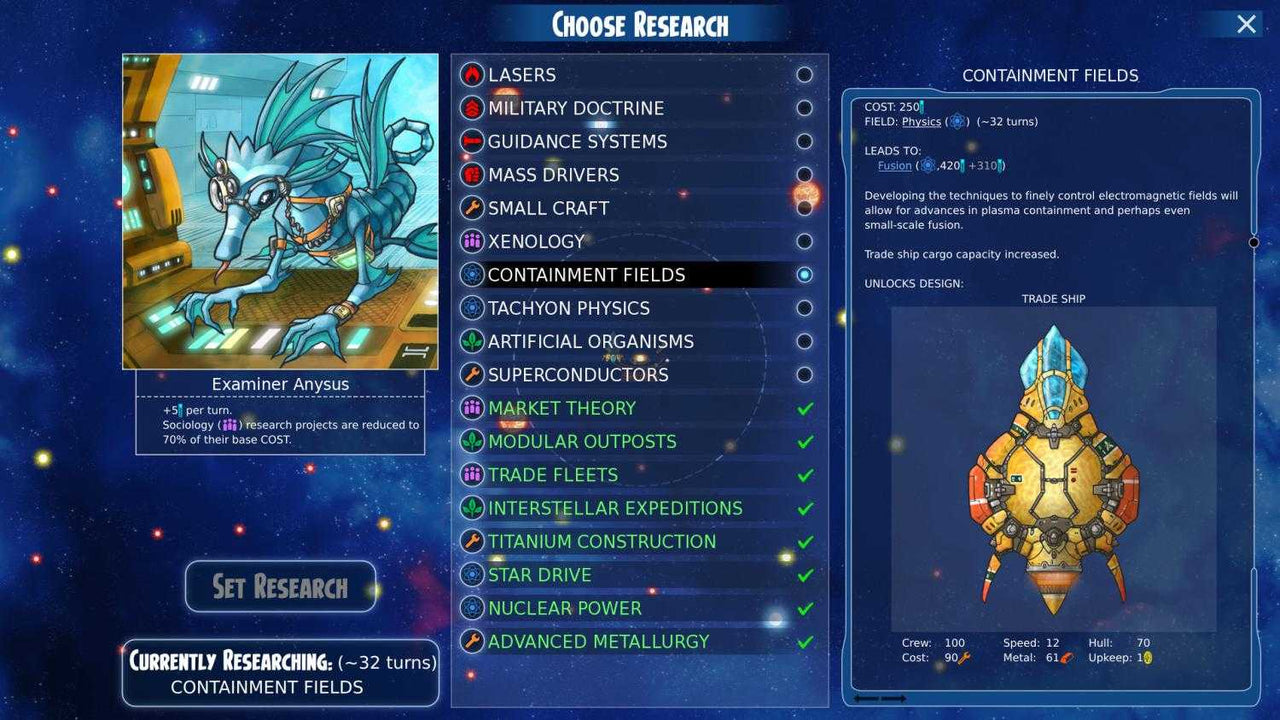Click the Small Craft wrench icon
The height and width of the screenshot is (720, 1280).
point(470,208)
